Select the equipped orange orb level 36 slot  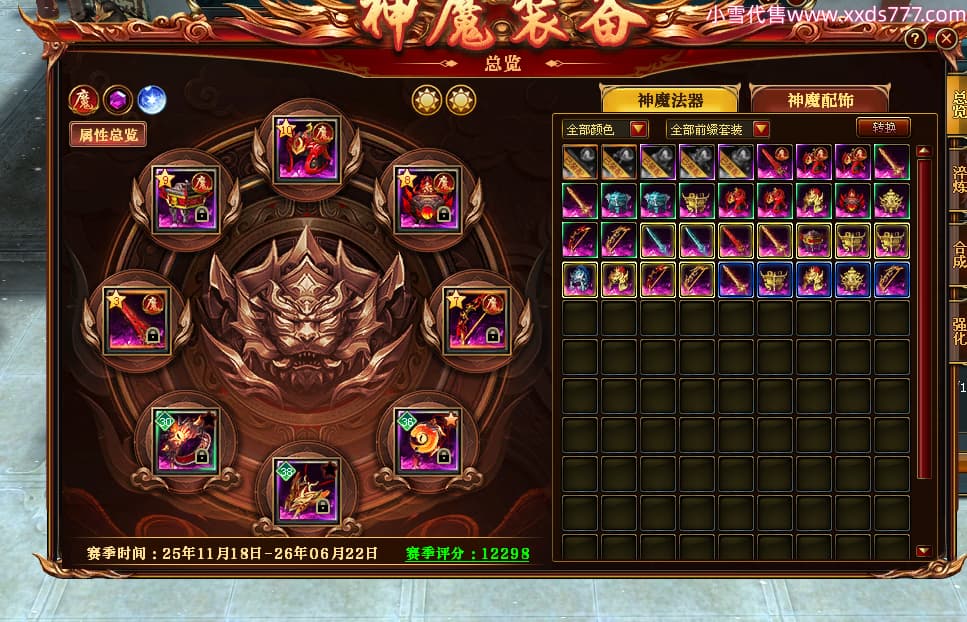pos(428,440)
